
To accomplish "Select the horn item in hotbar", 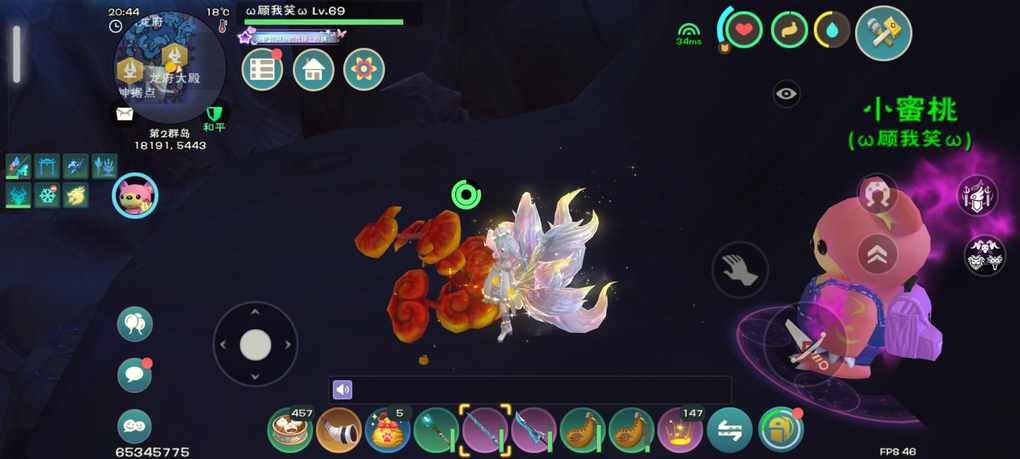I will [x=338, y=430].
